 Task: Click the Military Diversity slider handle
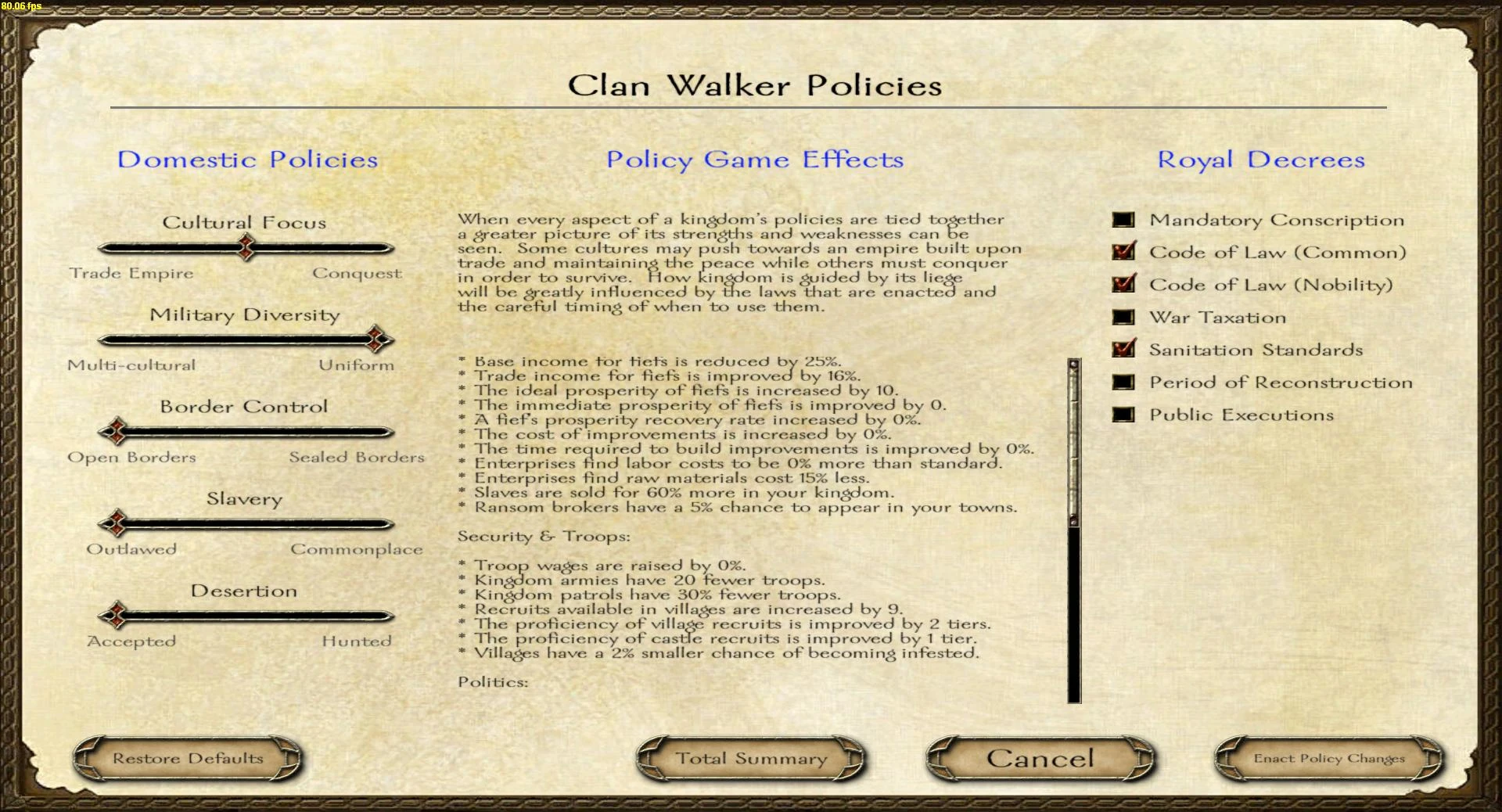tap(377, 340)
